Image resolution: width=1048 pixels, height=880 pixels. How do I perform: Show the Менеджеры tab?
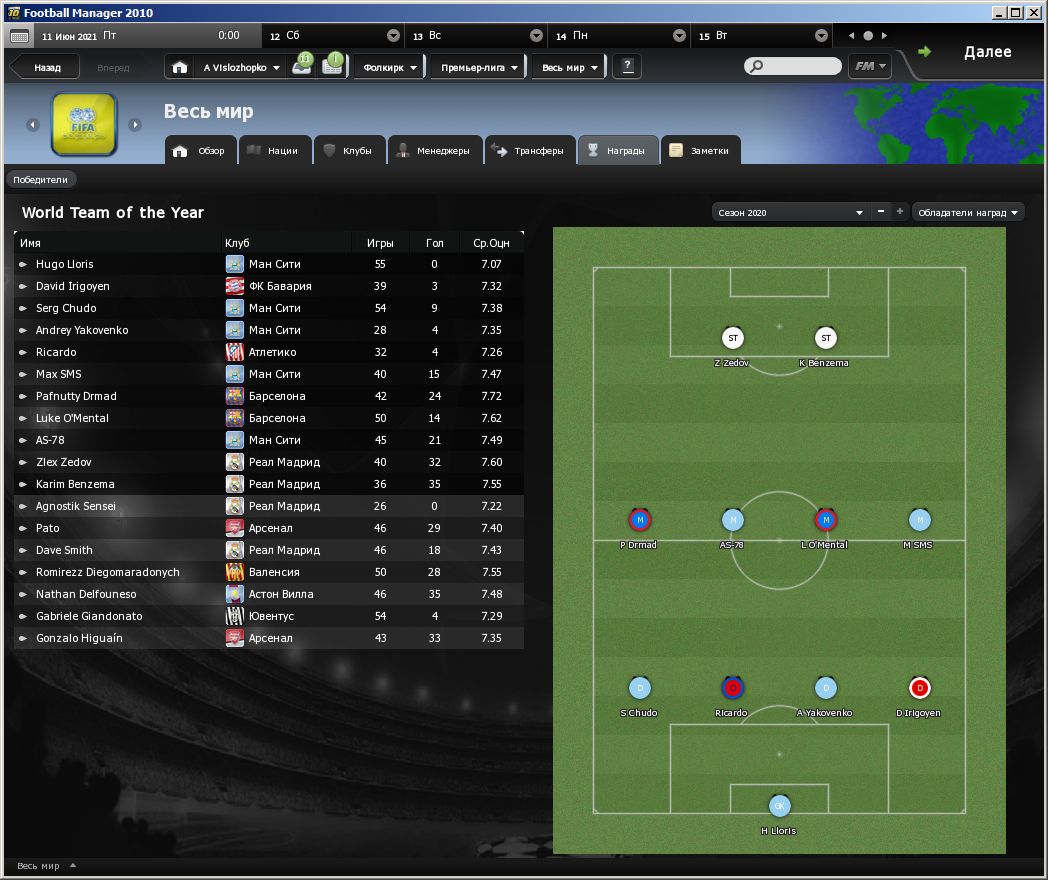[x=434, y=151]
